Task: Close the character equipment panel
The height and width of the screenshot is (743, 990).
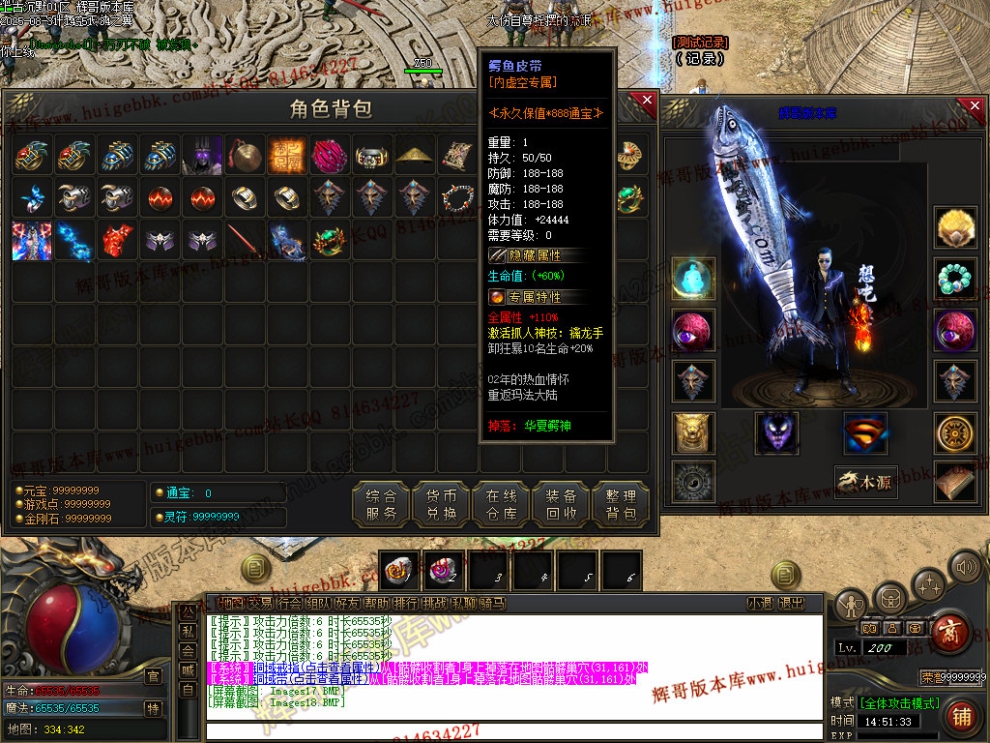Action: (975, 105)
